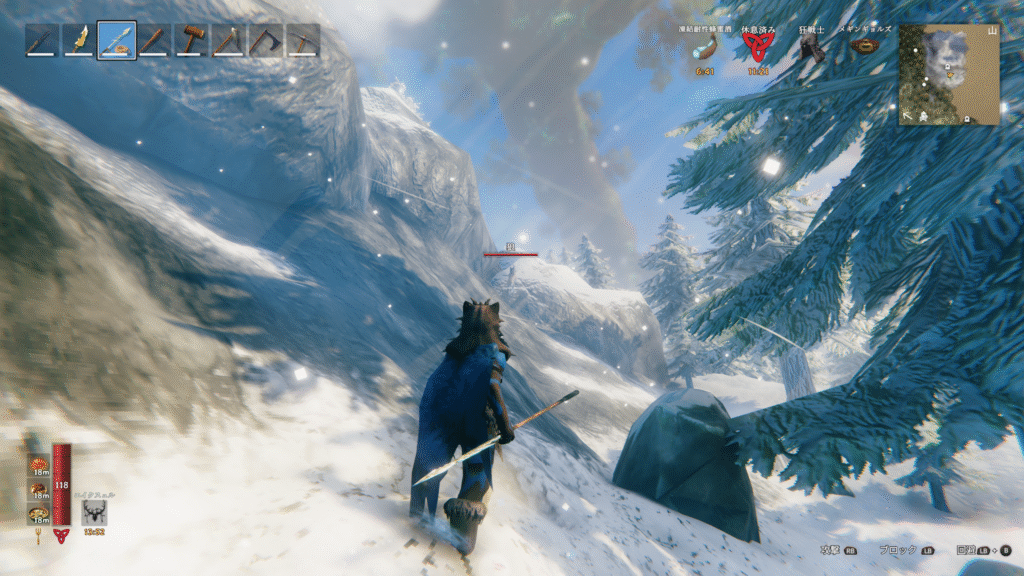This screenshot has width=1024, height=576.
Task: Choose the highlighted harpoon hotbar slot
Action: [117, 41]
